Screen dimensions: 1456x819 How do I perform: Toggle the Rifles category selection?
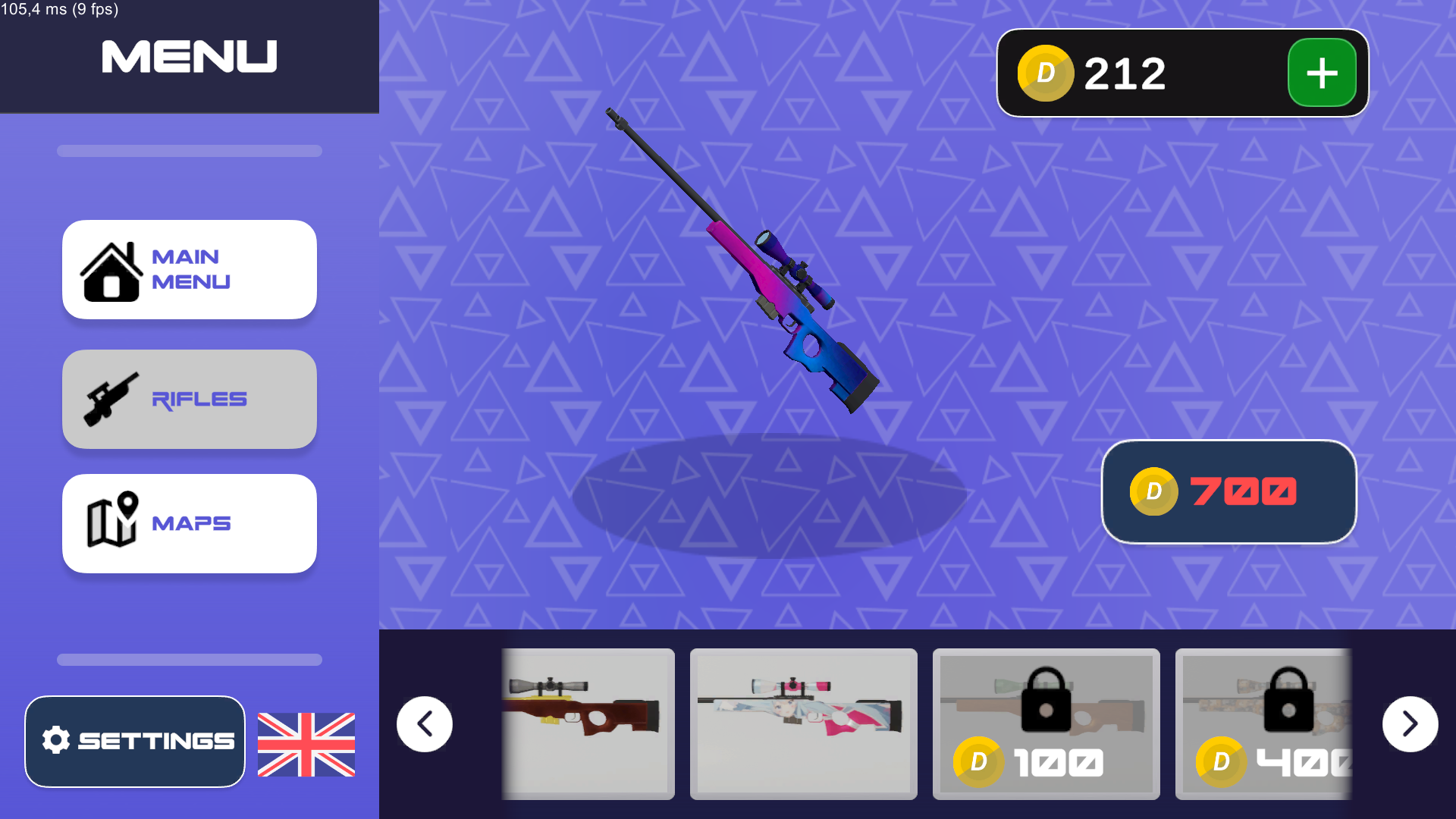click(x=190, y=399)
